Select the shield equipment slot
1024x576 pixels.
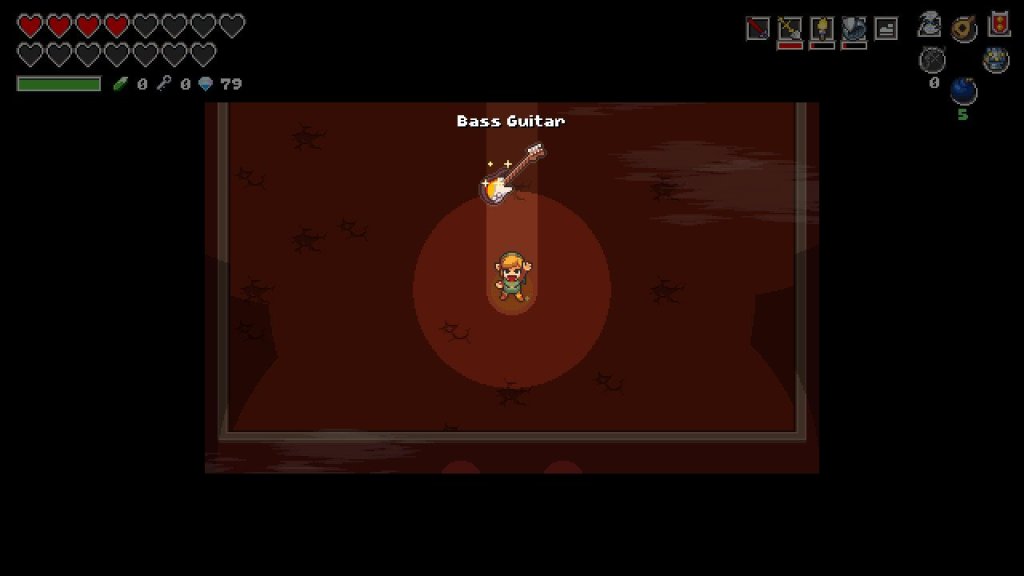pyautogui.click(x=854, y=29)
